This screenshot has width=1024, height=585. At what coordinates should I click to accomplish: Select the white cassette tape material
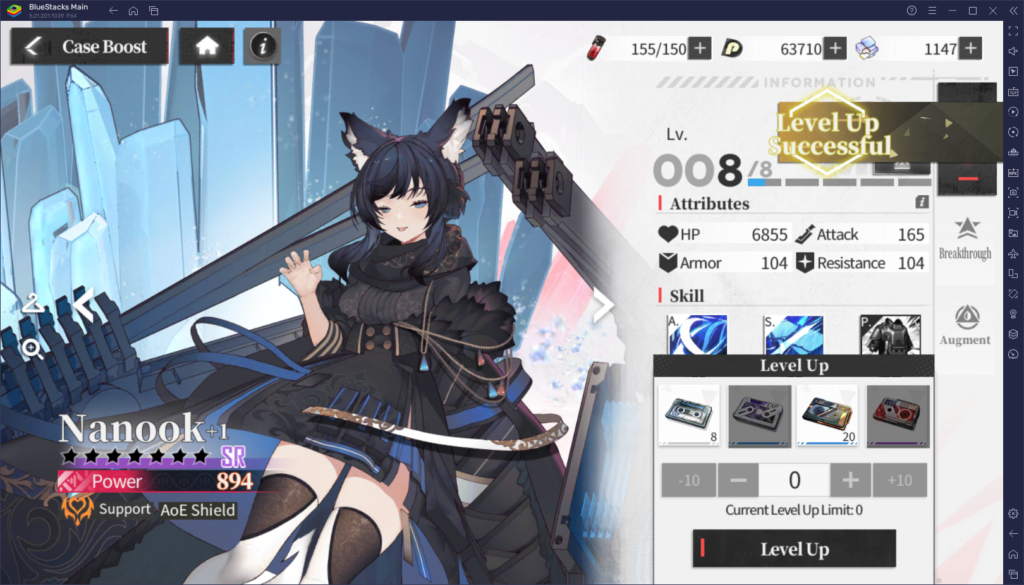click(689, 414)
